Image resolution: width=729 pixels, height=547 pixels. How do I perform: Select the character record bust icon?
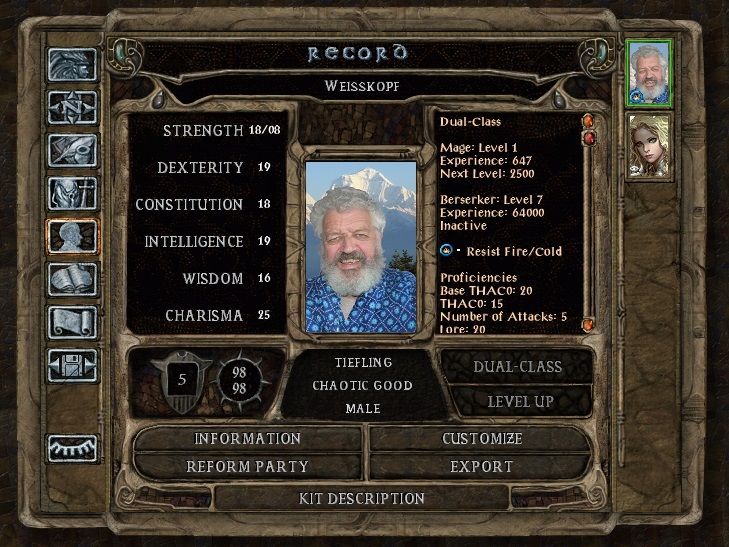coord(73,237)
